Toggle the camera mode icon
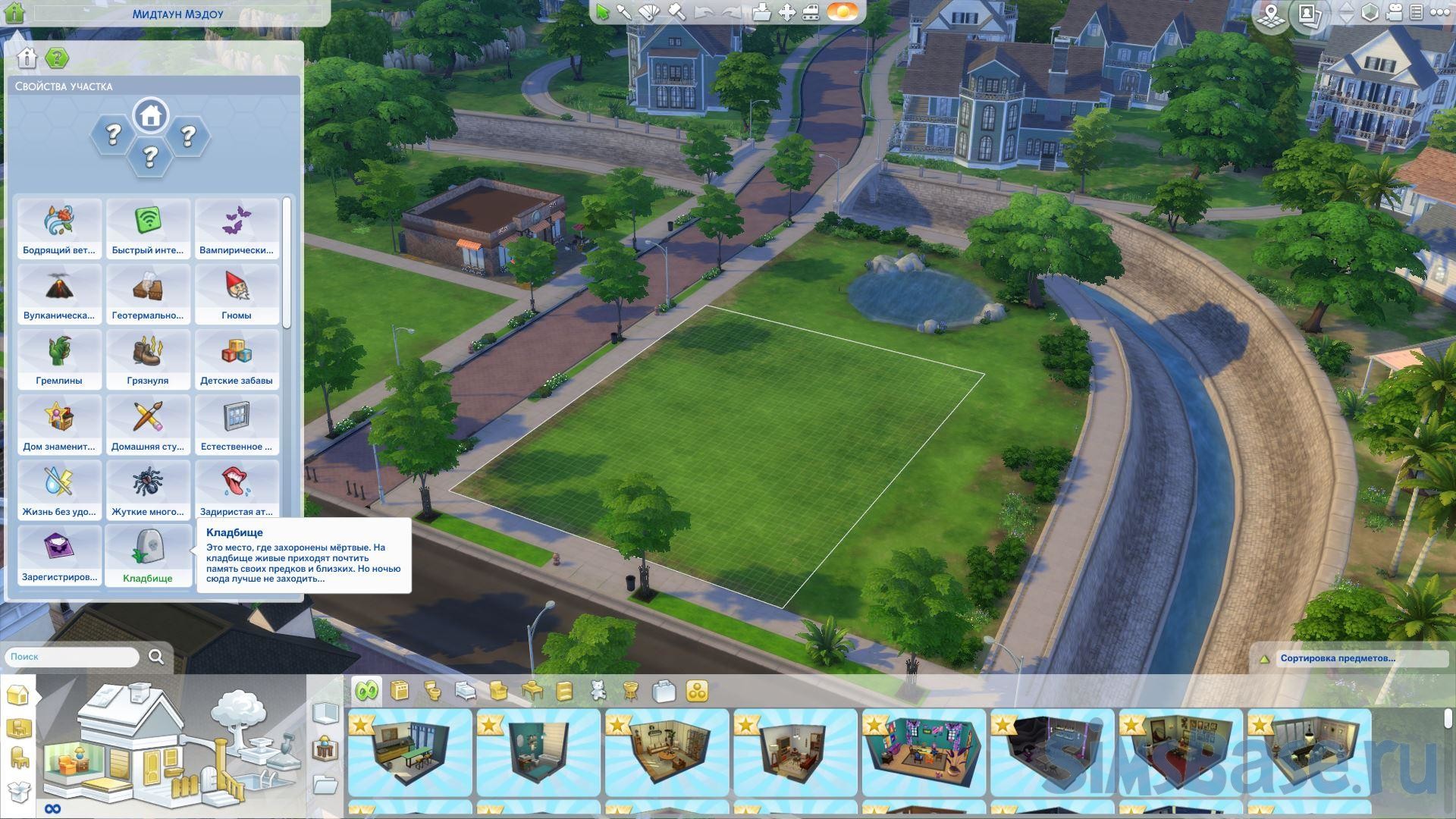Viewport: 1456px width, 819px height. 1394,13
